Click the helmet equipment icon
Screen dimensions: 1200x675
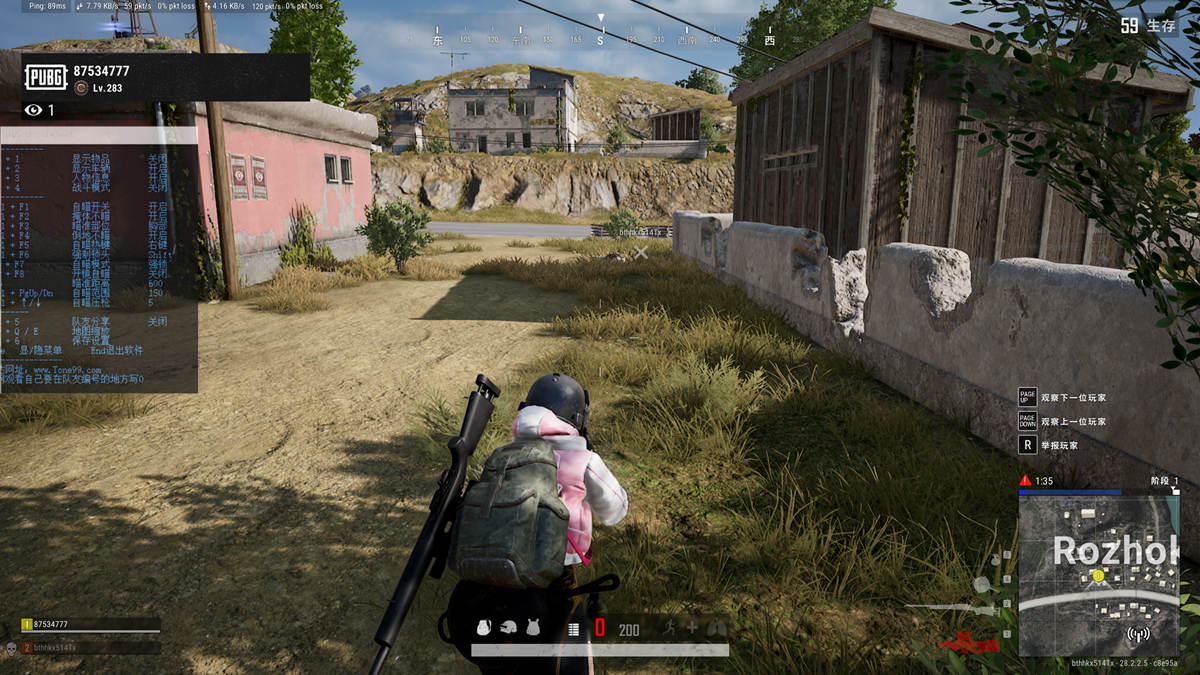(x=508, y=628)
